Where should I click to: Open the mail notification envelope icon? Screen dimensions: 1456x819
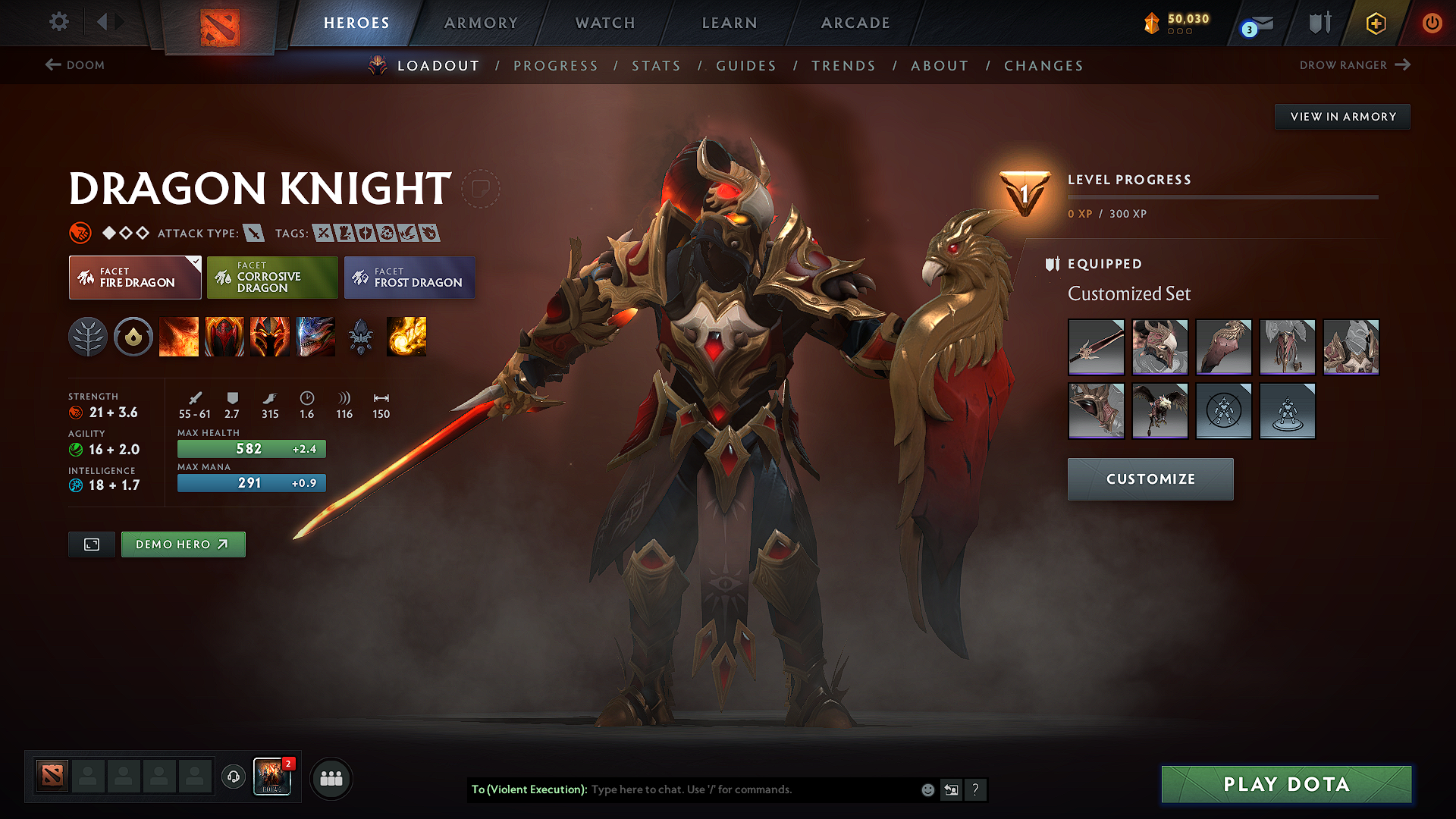1254,23
